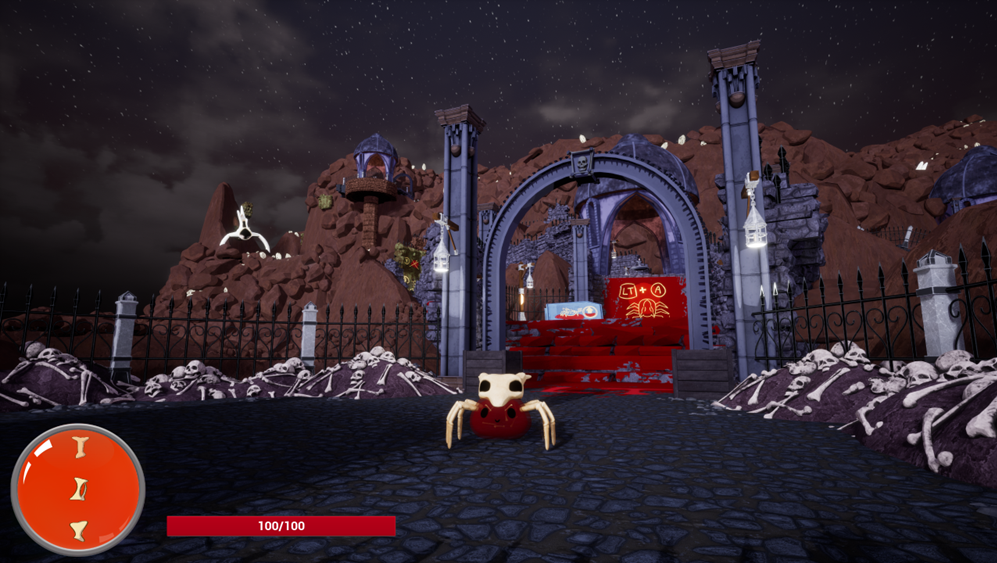Click the red orb with bone icons
Viewport: 997px width, 563px height.
(x=78, y=489)
